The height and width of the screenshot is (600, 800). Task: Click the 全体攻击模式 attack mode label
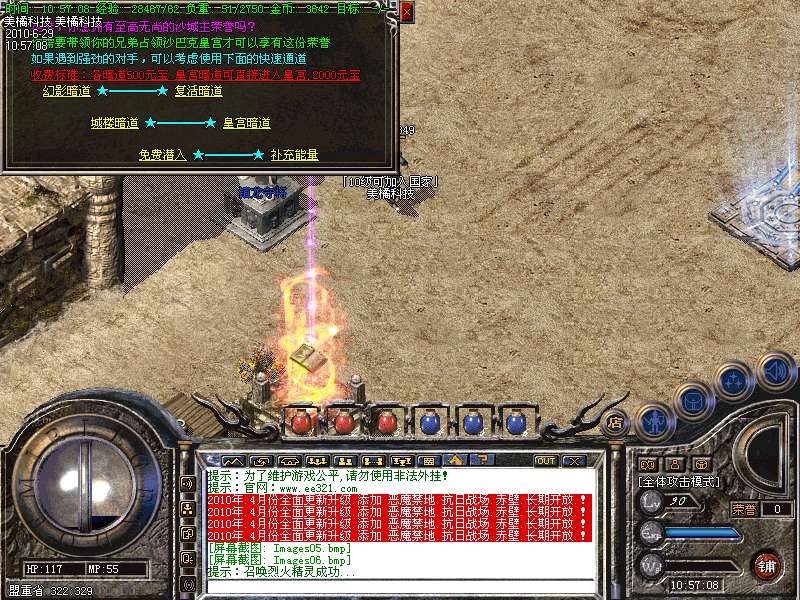click(681, 481)
